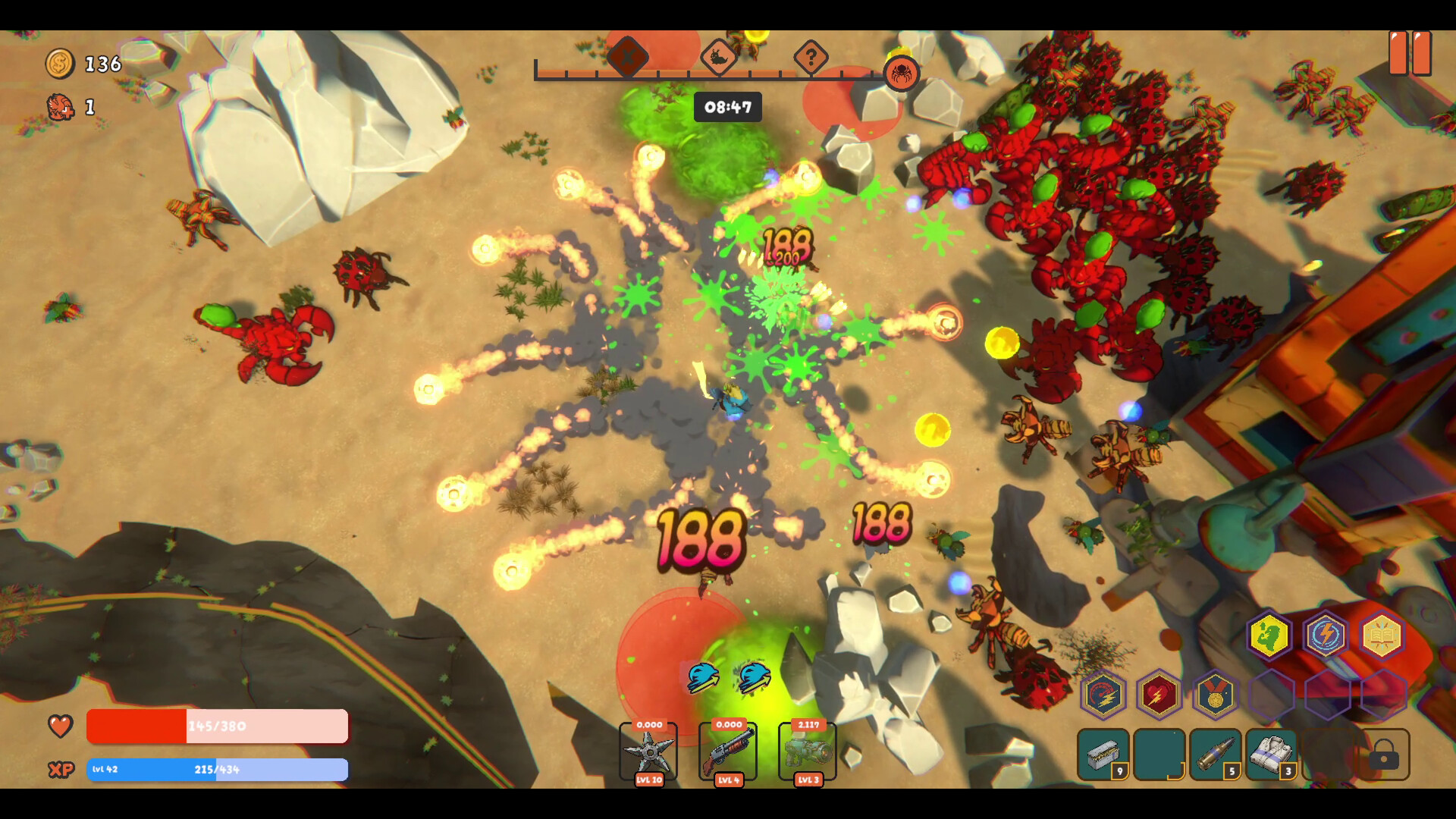Screen dimensions: 1456x819
Task: Click the locked padlock item slot
Action: pyautogui.click(x=1384, y=755)
